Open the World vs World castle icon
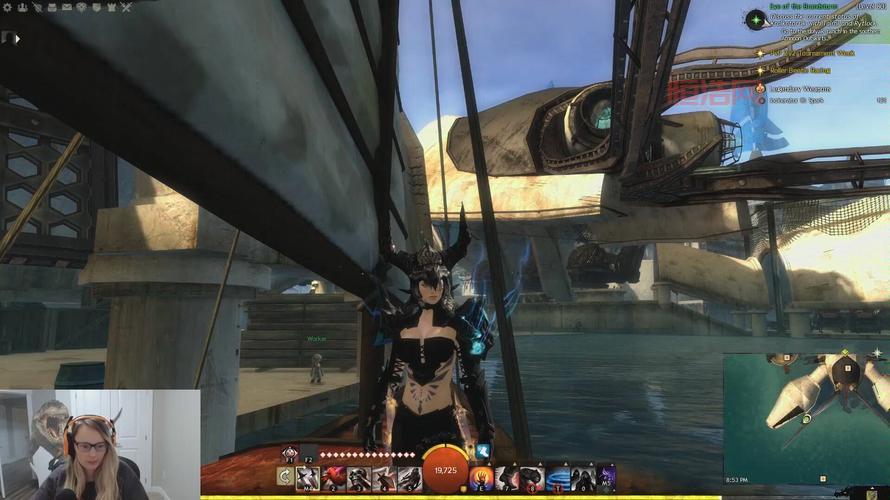The height and width of the screenshot is (500, 890). (x=111, y=7)
